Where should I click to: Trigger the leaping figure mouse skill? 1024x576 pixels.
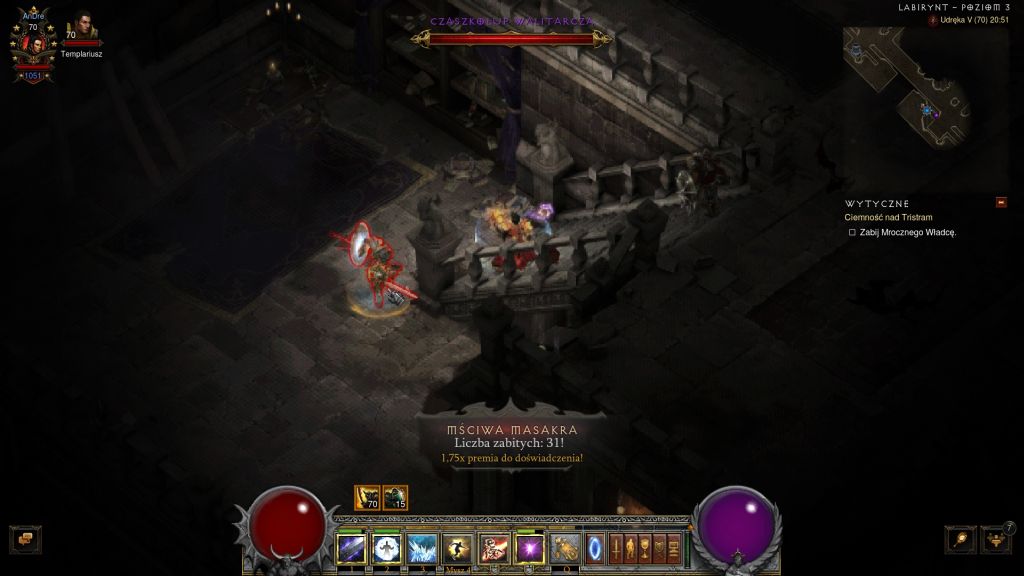[x=457, y=548]
